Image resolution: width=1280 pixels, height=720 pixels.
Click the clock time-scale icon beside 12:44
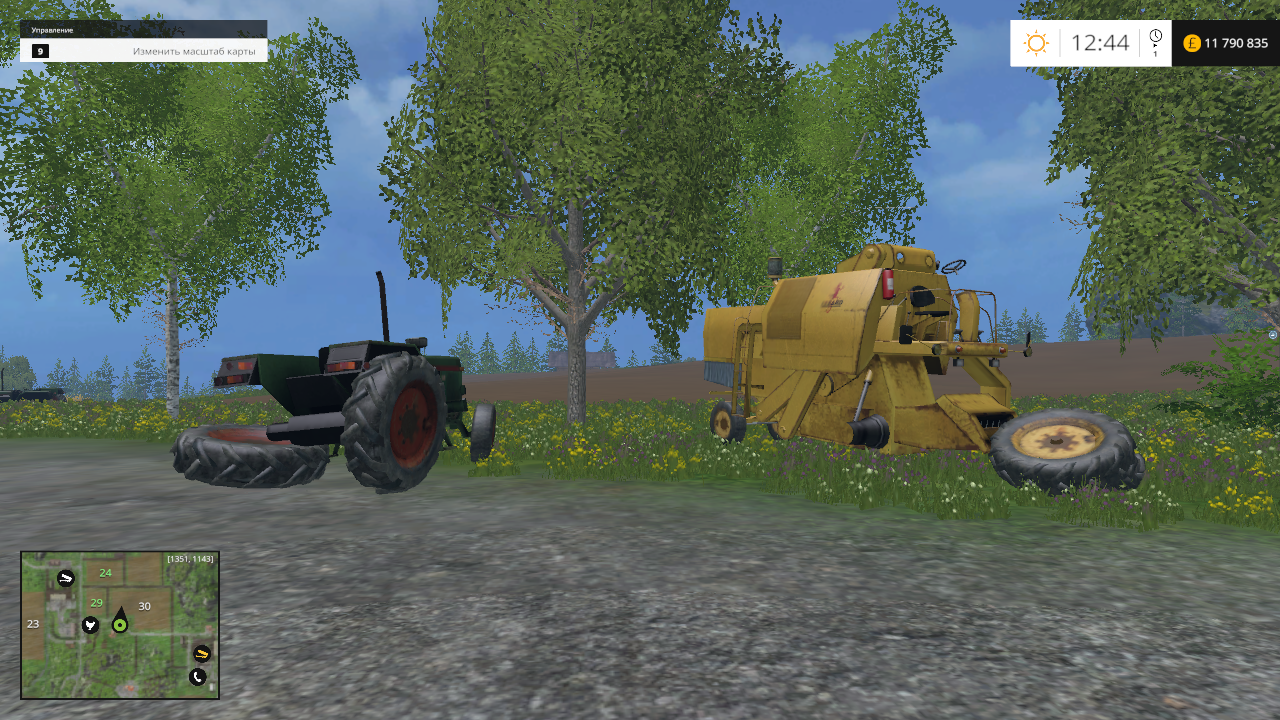point(1156,36)
